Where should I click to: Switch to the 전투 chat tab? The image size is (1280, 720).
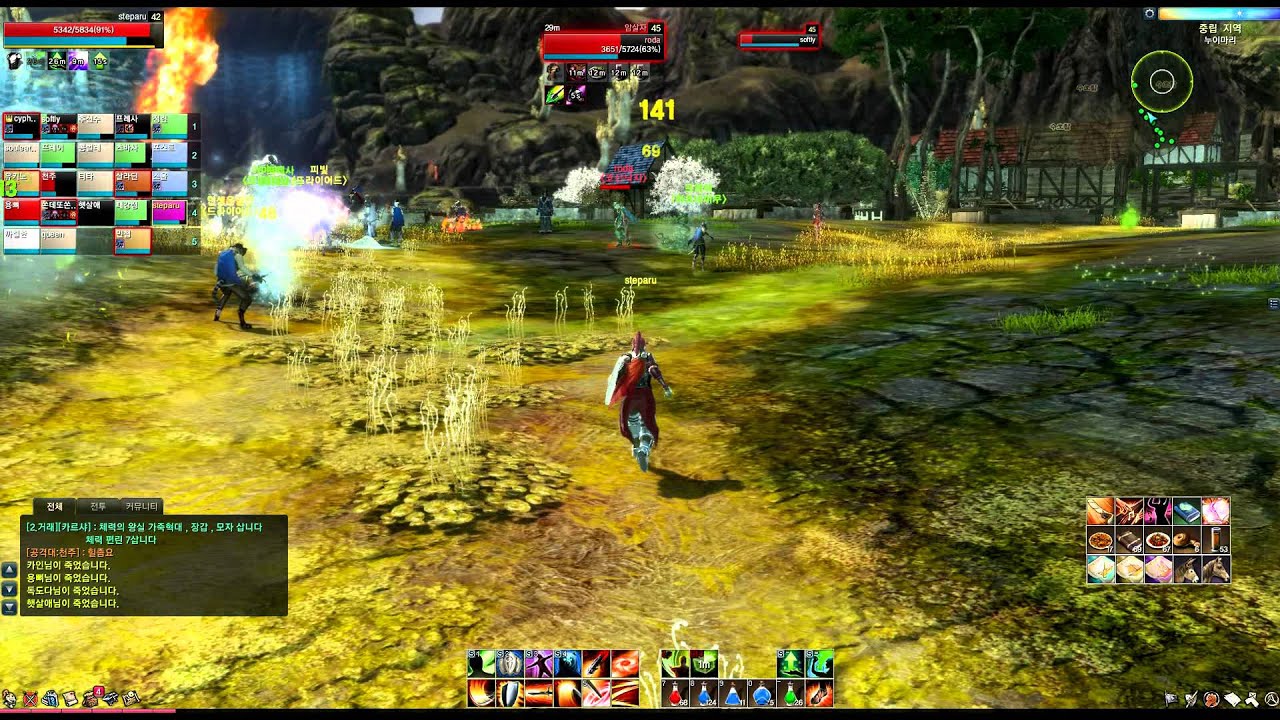97,507
